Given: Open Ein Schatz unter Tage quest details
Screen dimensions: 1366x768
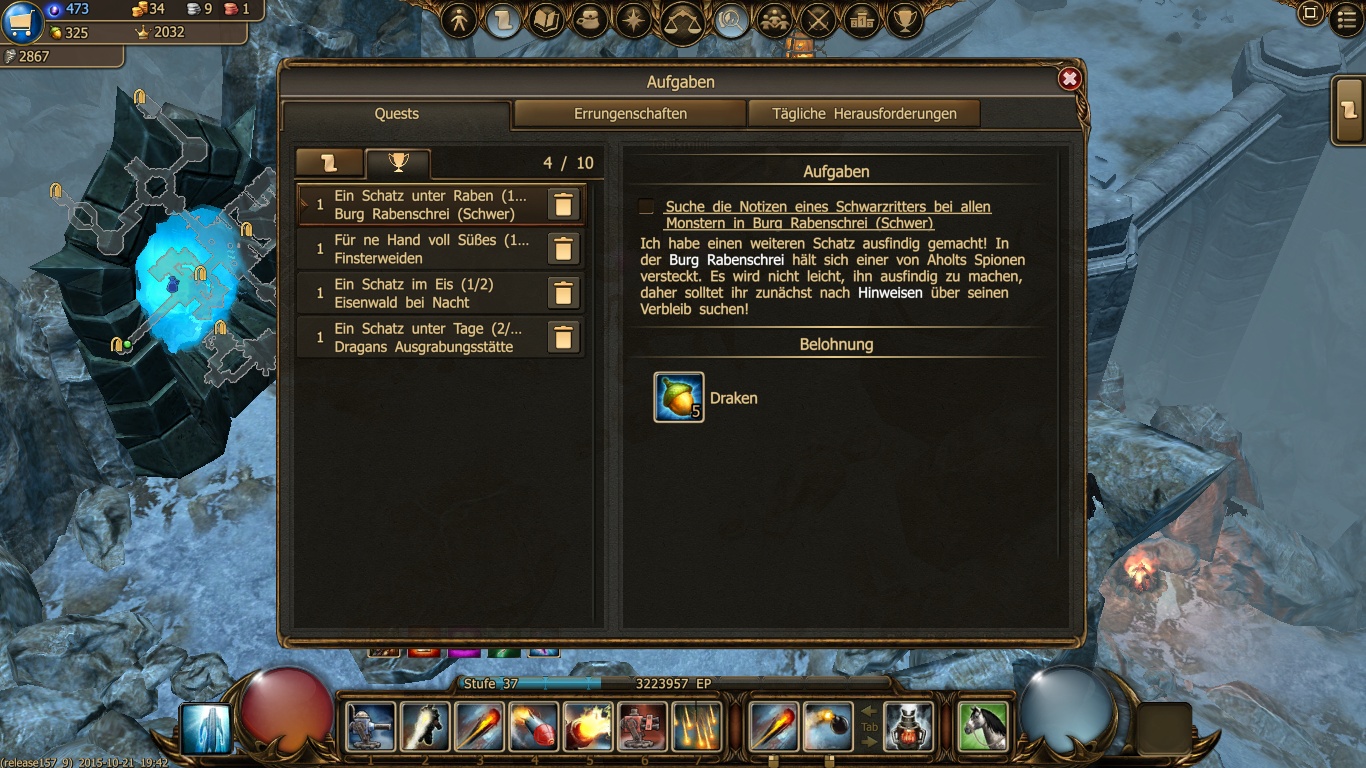Looking at the screenshot, I should point(432,337).
